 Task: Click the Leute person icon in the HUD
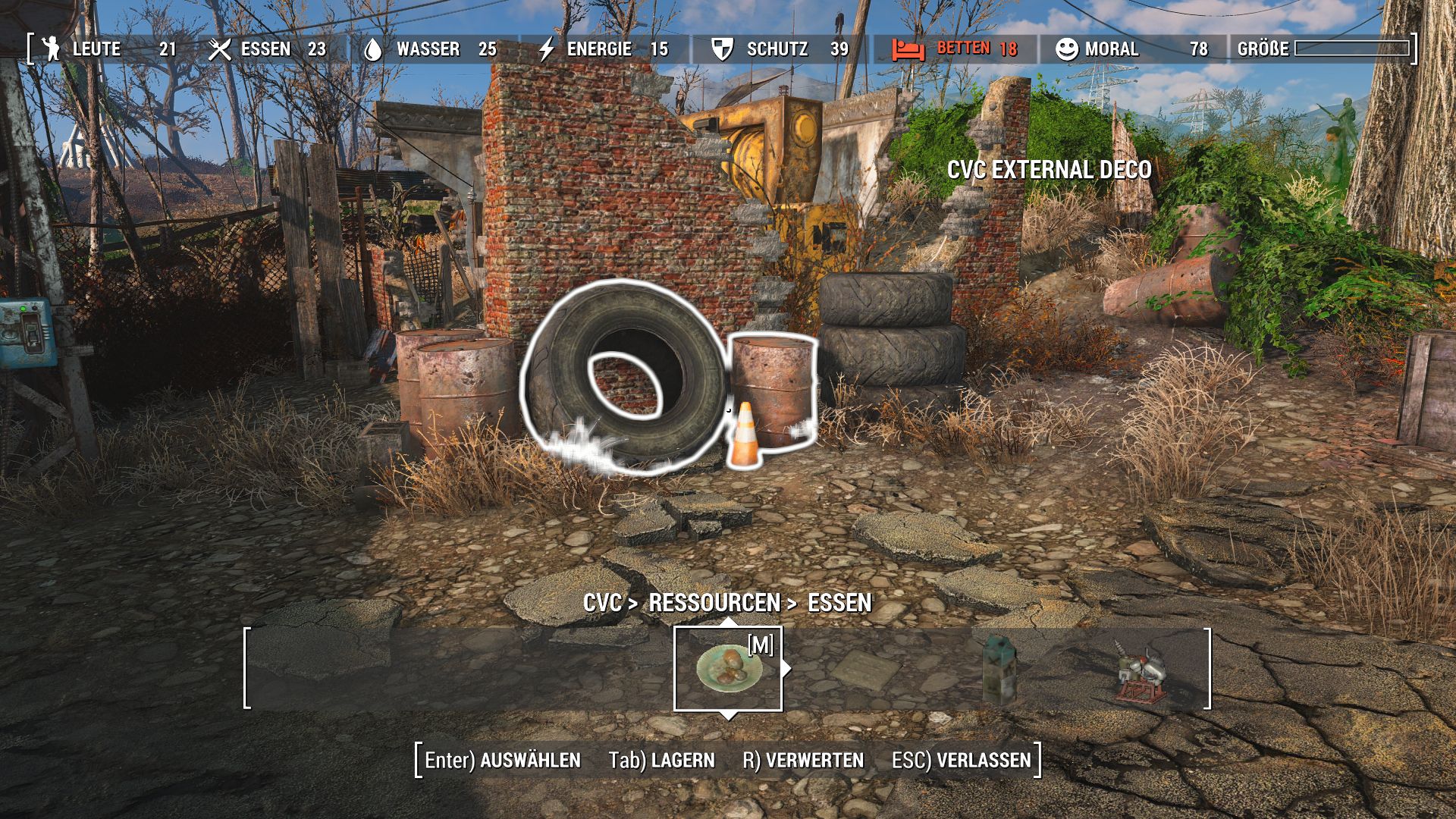[x=51, y=49]
